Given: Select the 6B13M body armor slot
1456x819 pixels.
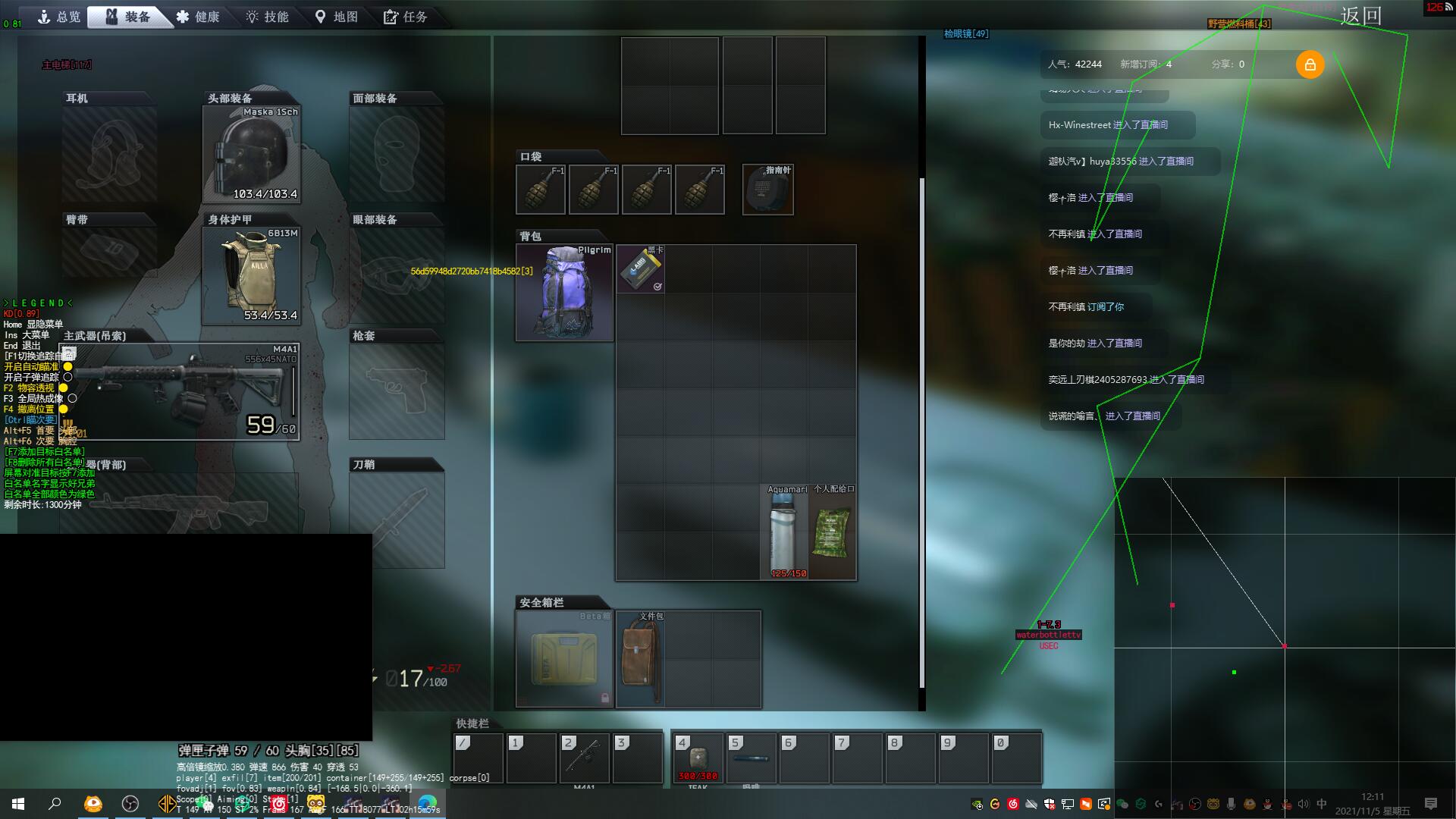Looking at the screenshot, I should pos(252,275).
